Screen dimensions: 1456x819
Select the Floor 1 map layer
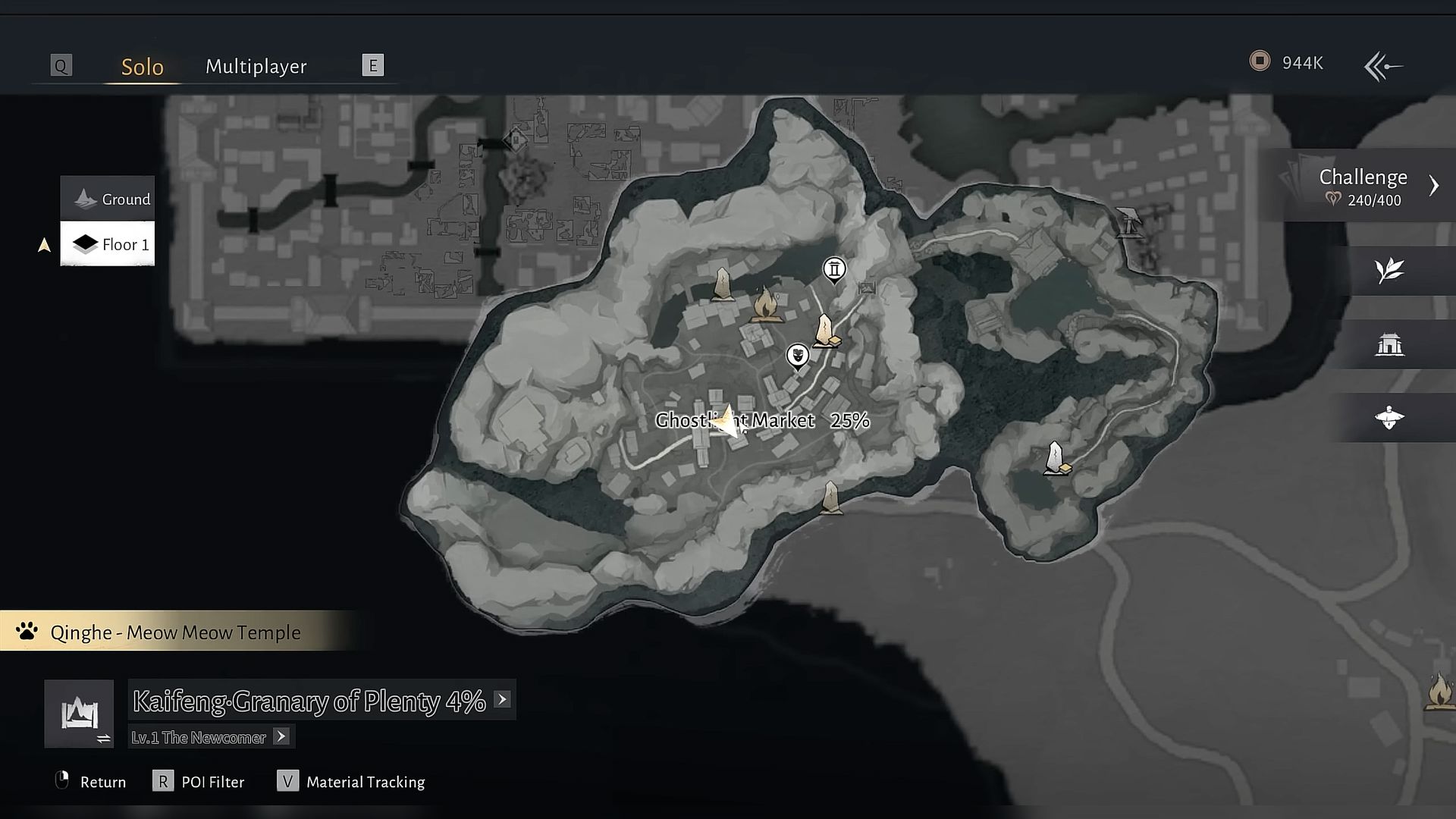pyautogui.click(x=108, y=244)
